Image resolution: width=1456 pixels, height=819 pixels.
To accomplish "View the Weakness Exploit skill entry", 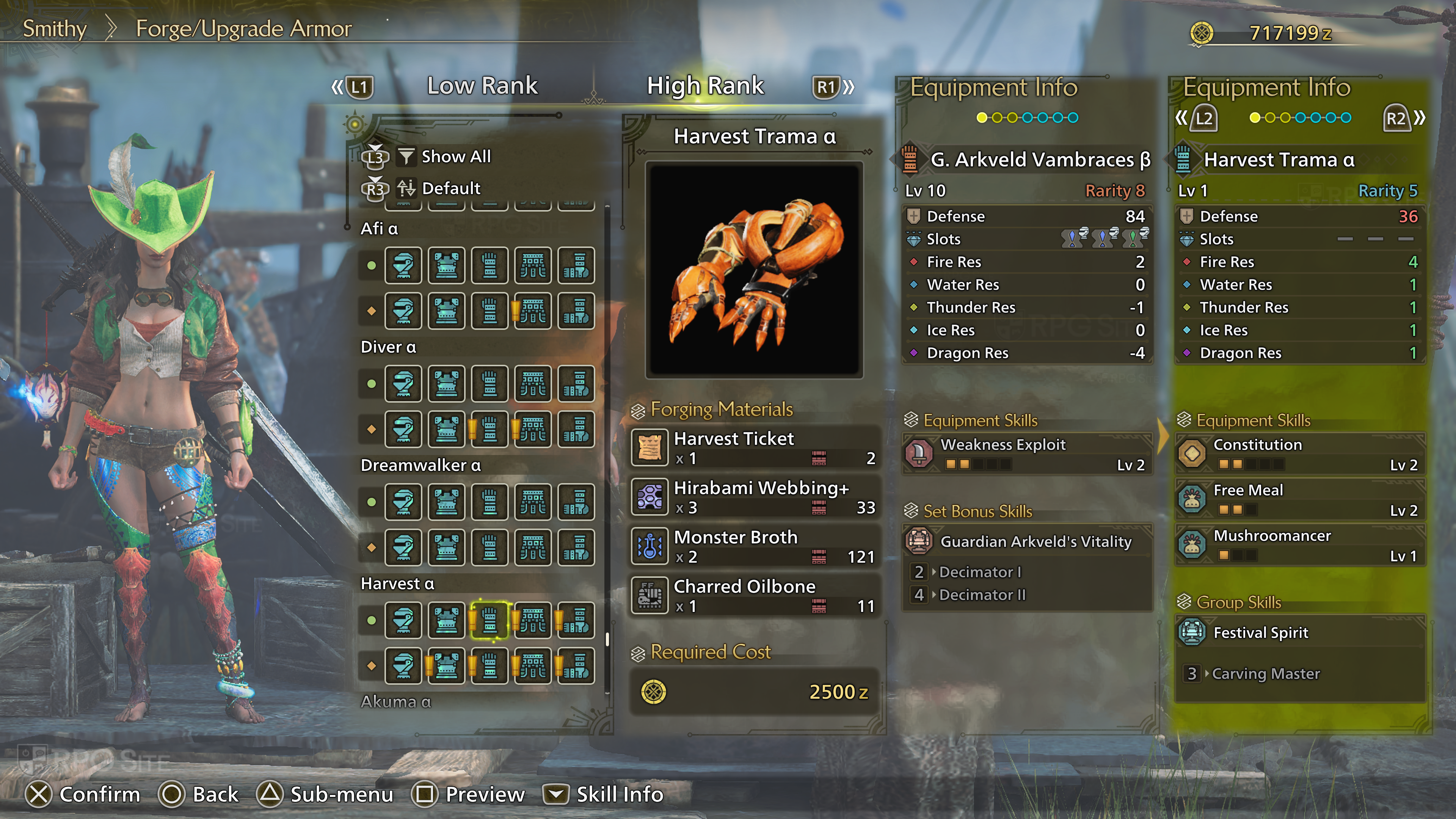I will (1027, 454).
